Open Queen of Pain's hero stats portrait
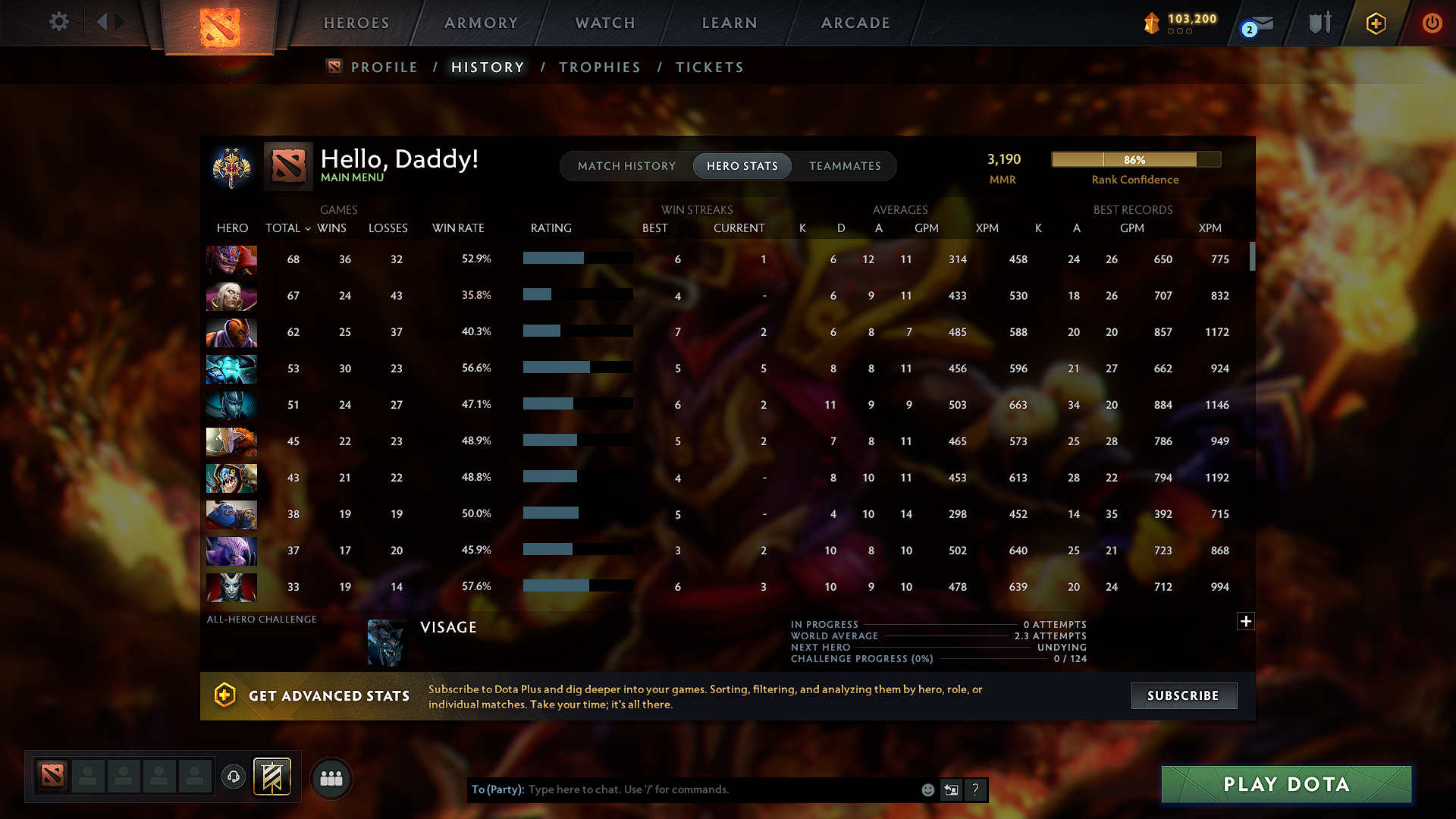This screenshot has width=1456, height=819. (x=231, y=587)
